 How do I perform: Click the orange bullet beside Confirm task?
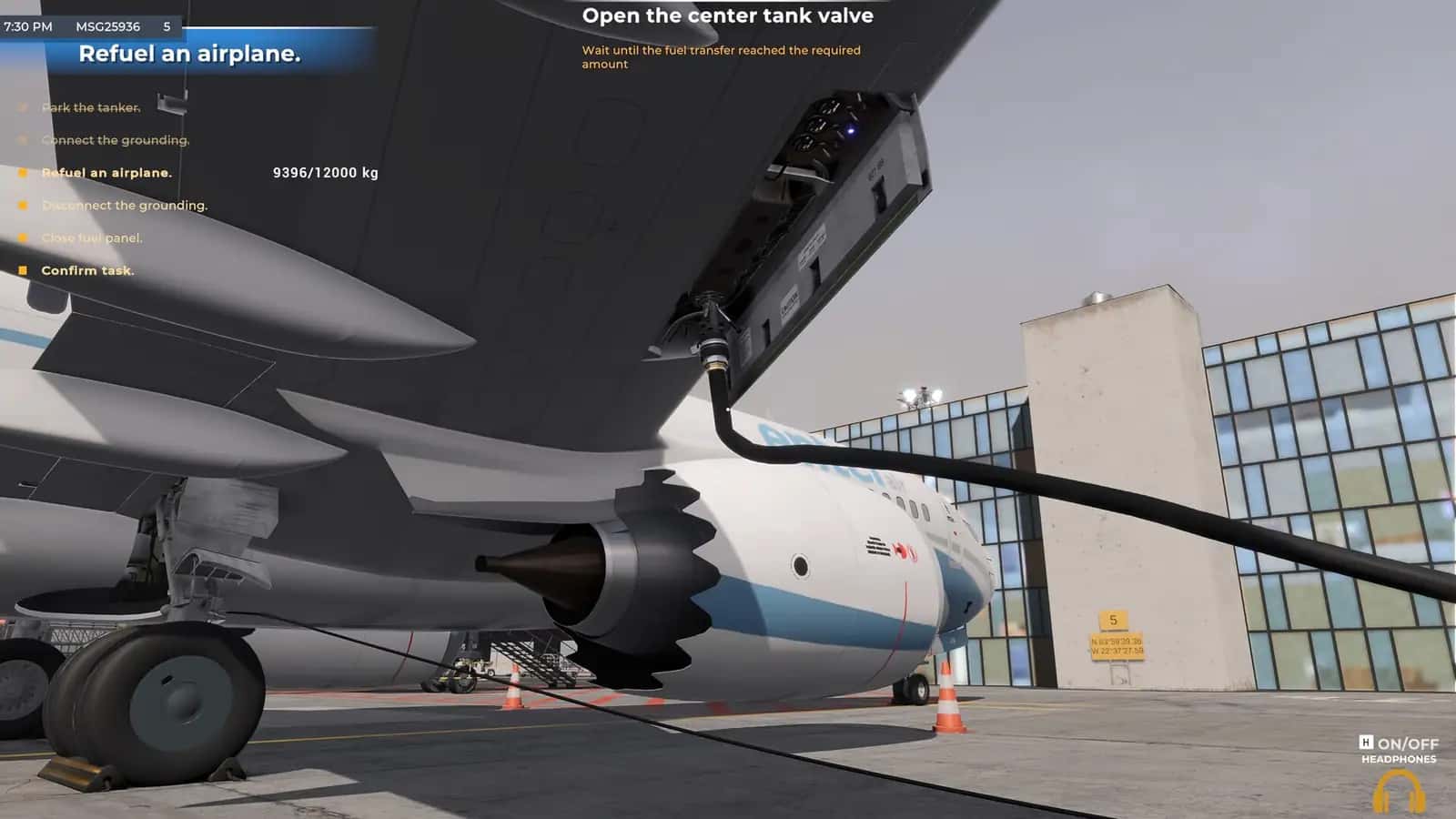click(24, 270)
